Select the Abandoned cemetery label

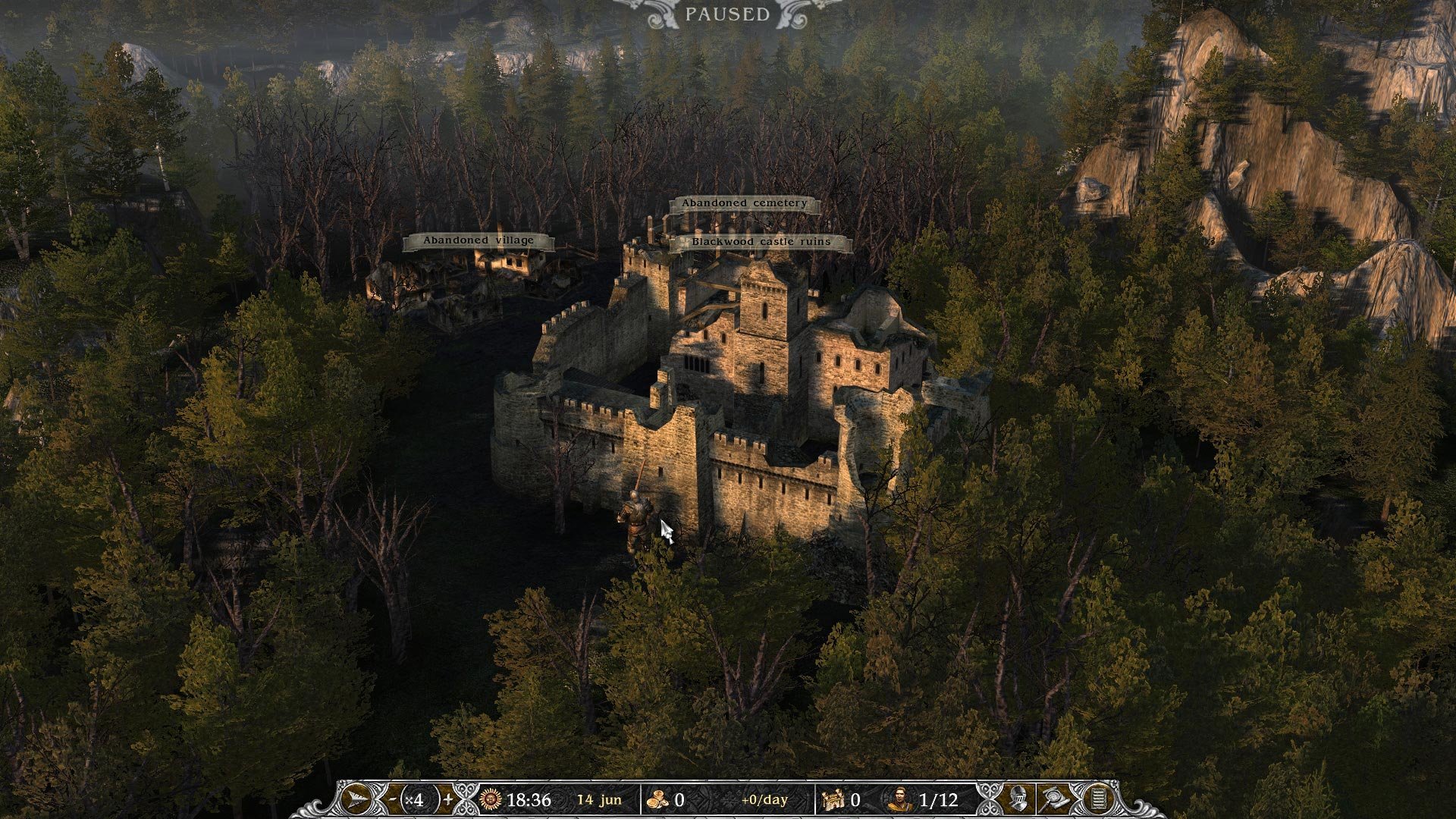tap(744, 204)
